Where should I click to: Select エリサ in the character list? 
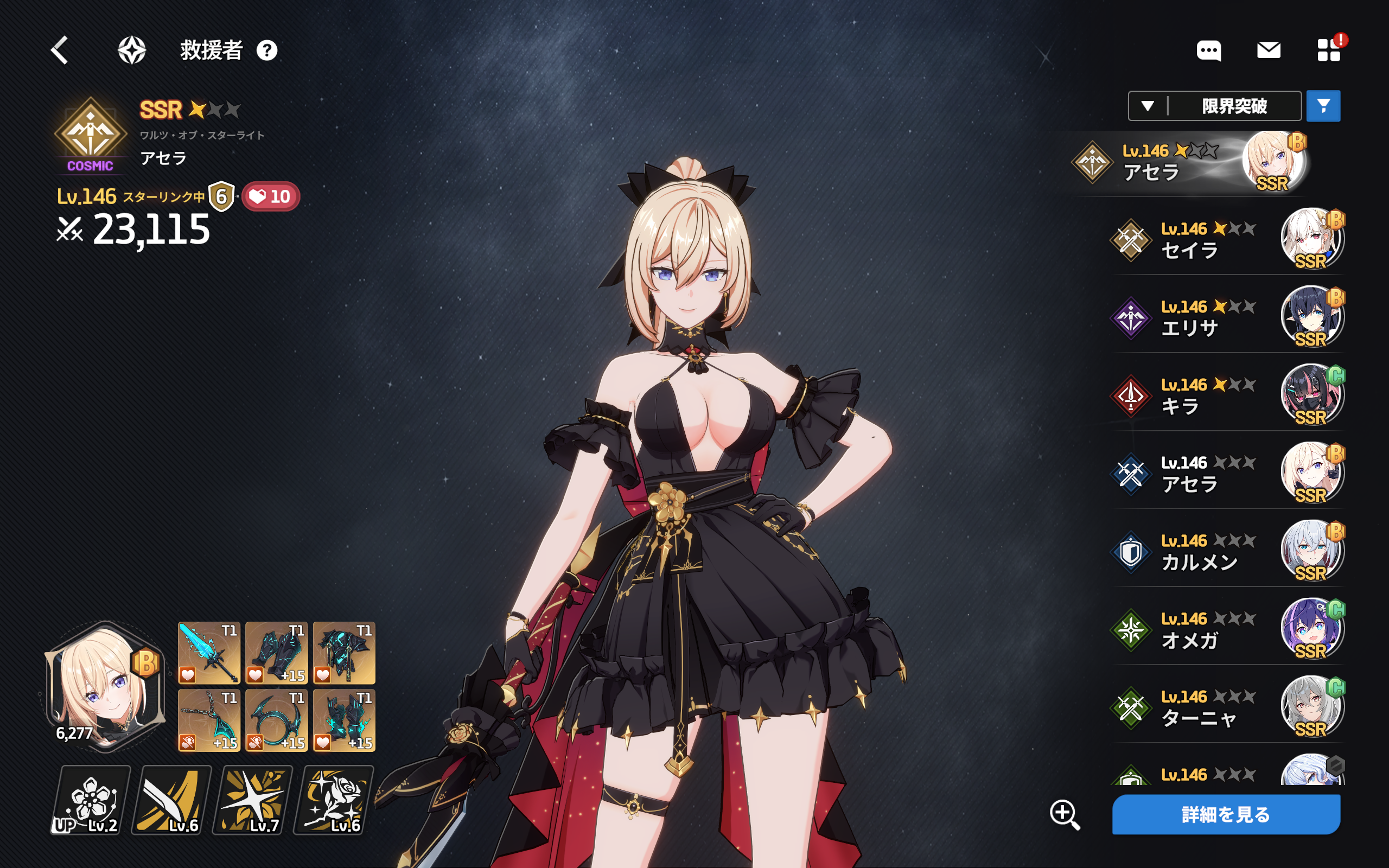[1226, 317]
